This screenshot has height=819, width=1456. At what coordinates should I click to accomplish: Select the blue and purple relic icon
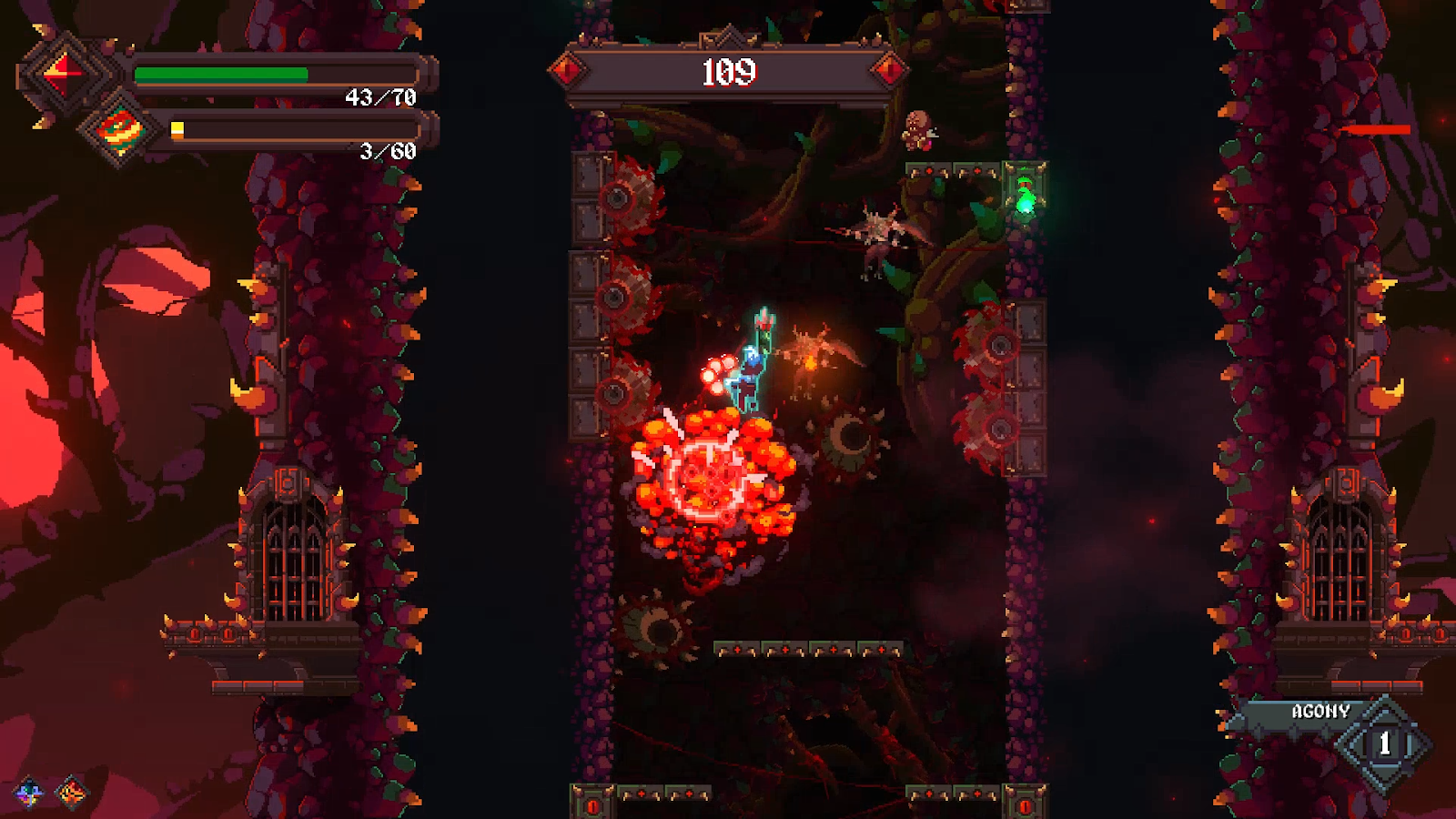coord(28,794)
